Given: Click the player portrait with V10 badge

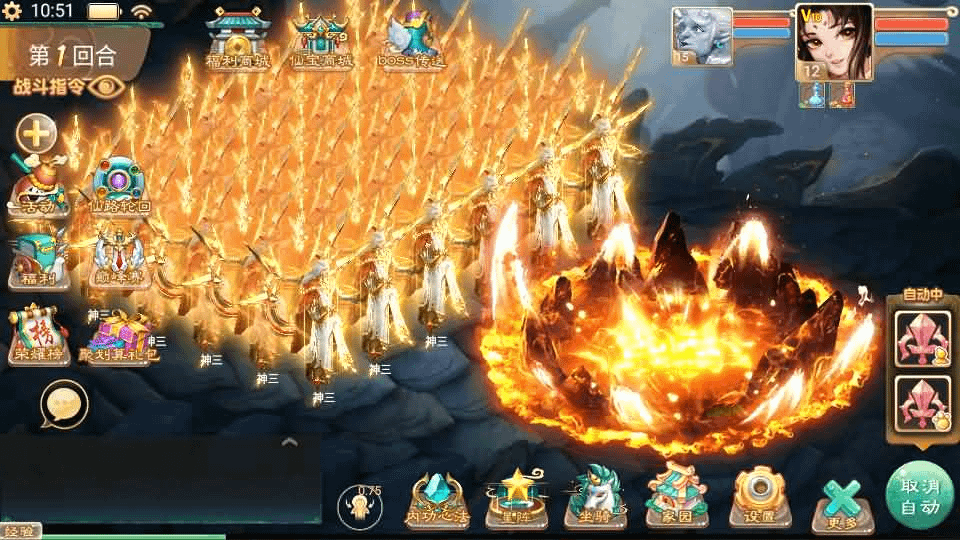Looking at the screenshot, I should [x=832, y=44].
